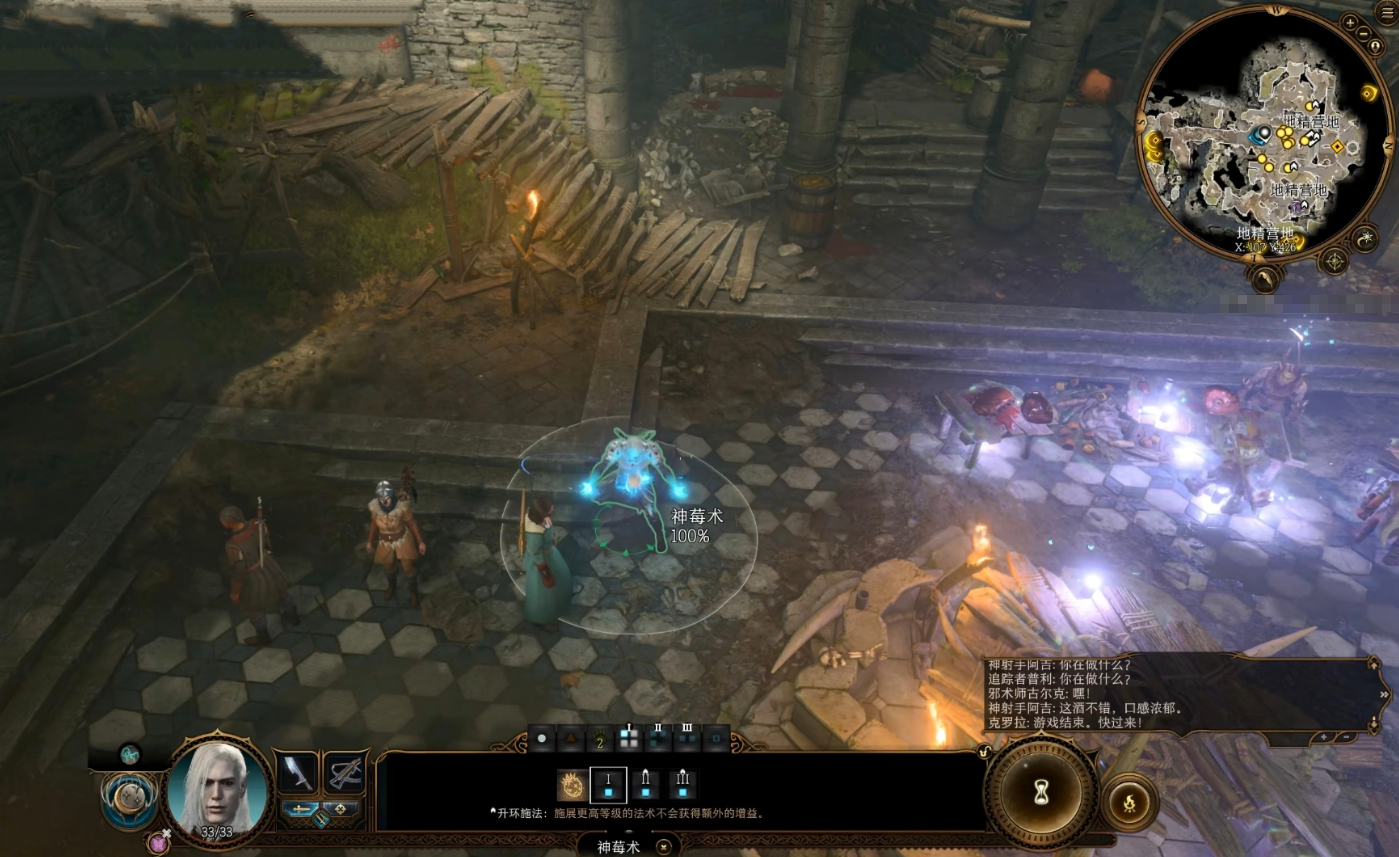Image resolution: width=1399 pixels, height=857 pixels.
Task: Choose spell level II for Goodberry
Action: (645, 784)
